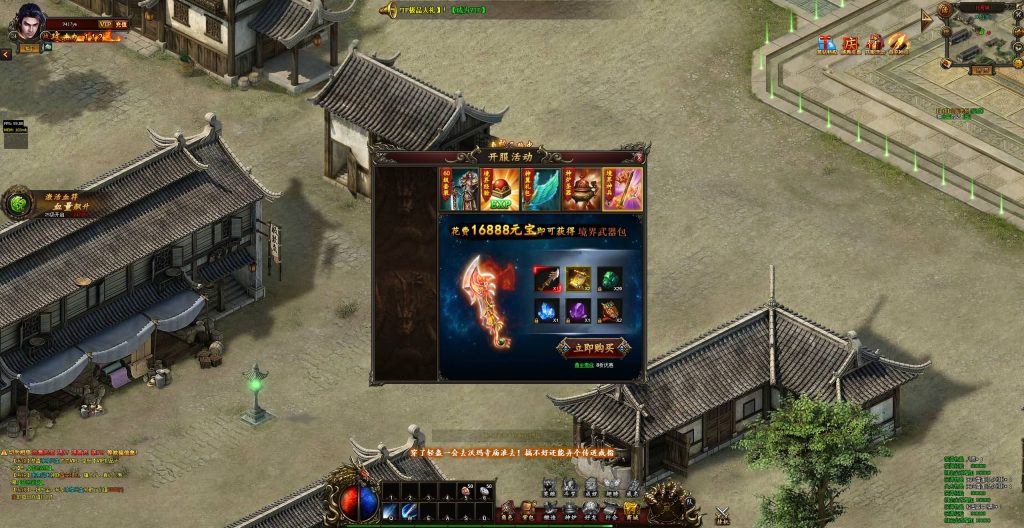Viewport: 1024px width, 528px height.
Task: Close the 开服活动 event window
Action: [x=638, y=157]
